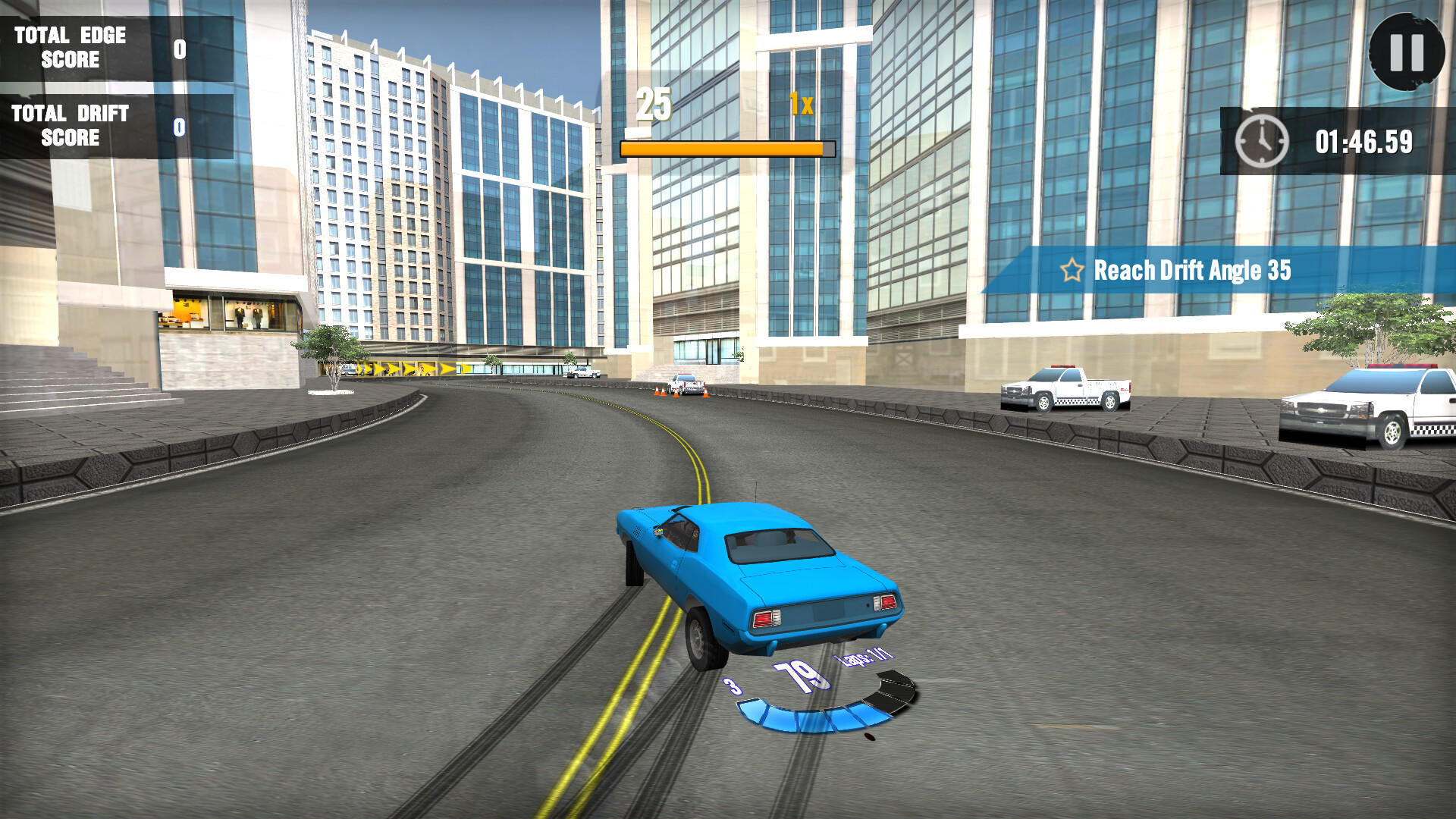Click the speed value 79 on the gauge
This screenshot has height=819, width=1456.
[x=802, y=676]
